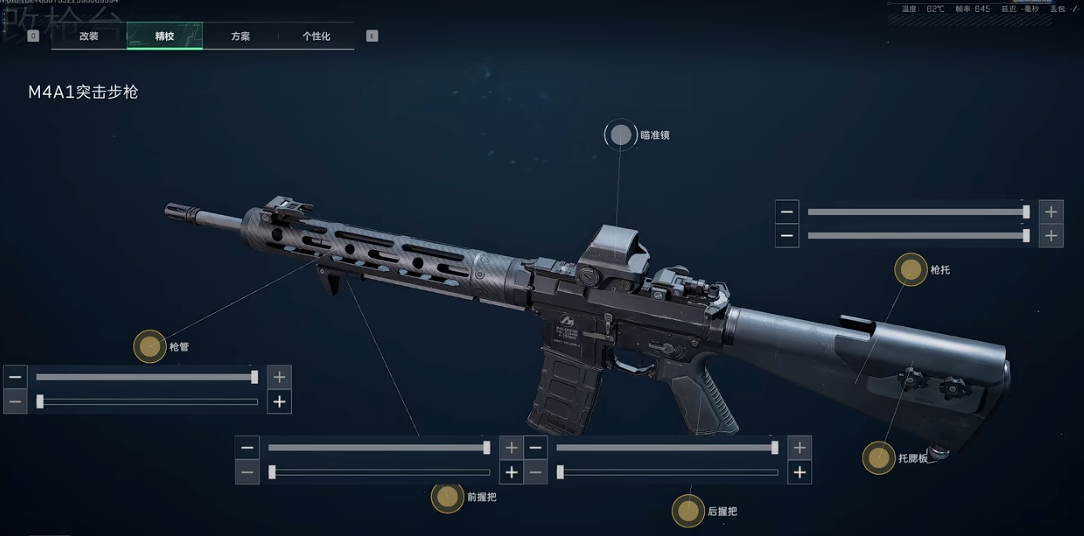Go to the 个性化 tab
This screenshot has height=536, width=1084.
316,36
